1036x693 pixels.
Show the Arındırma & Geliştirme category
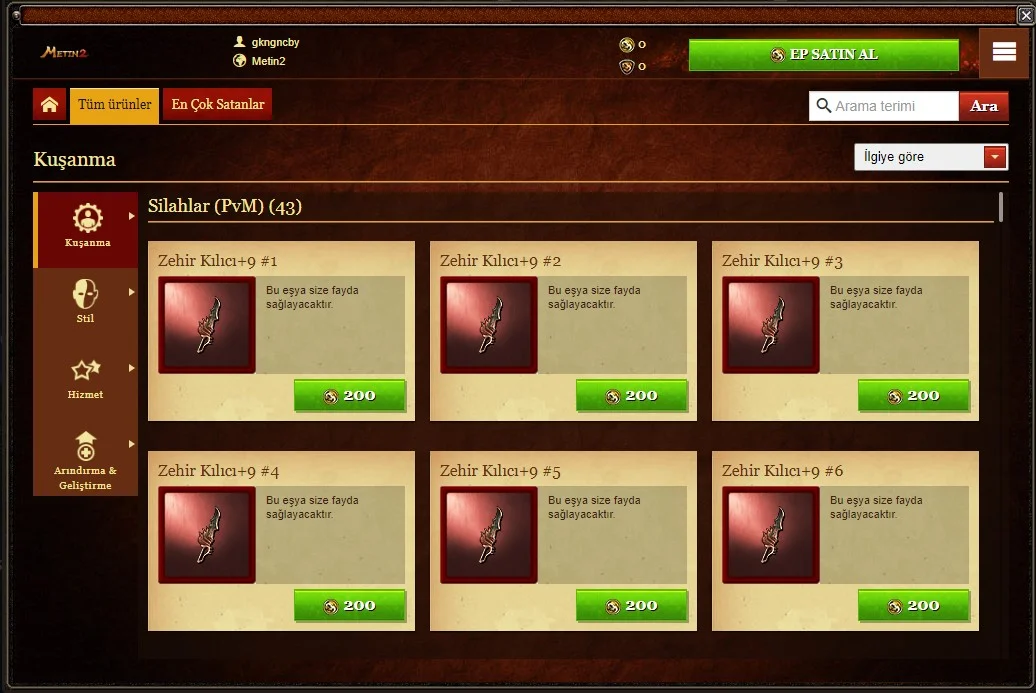click(x=86, y=458)
